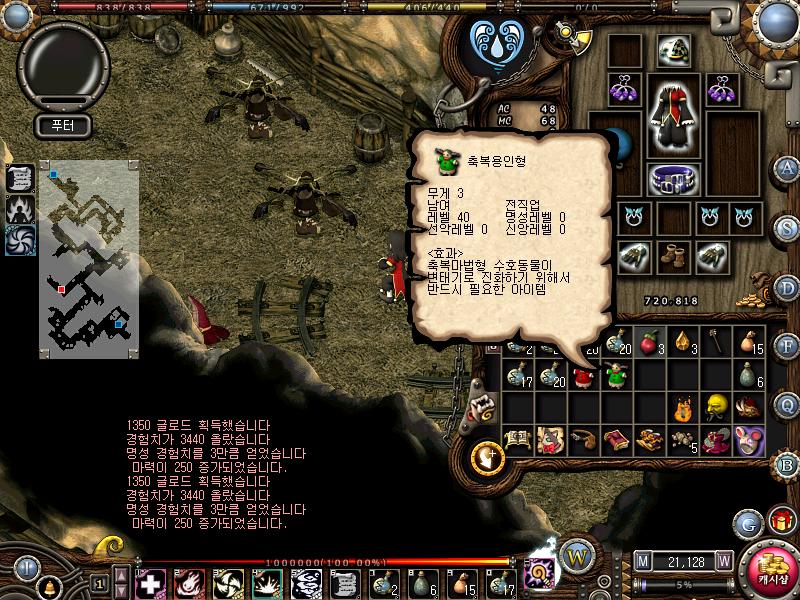Click the round W button by hotbar
Screen dimensions: 800x600
pyautogui.click(x=577, y=555)
